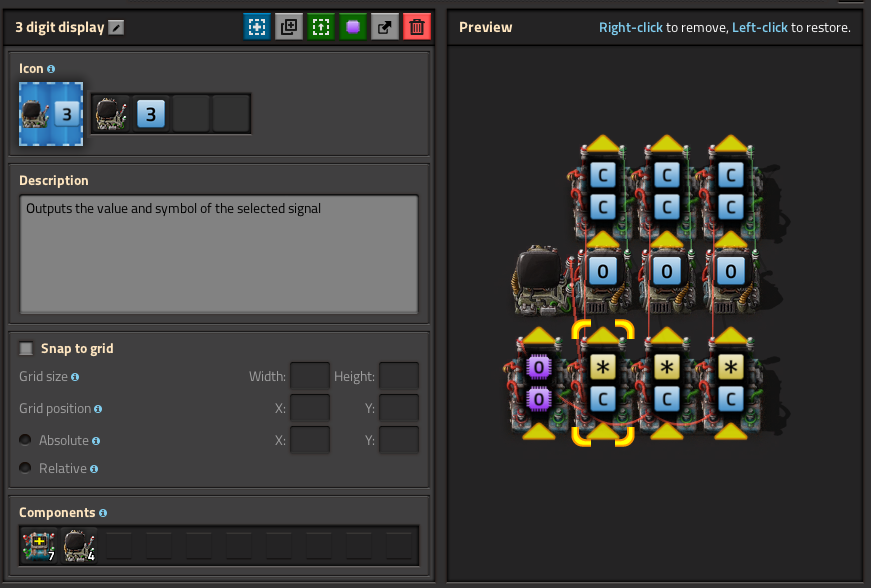The image size is (871, 588).
Task: Click the grid size Height field
Action: [399, 377]
